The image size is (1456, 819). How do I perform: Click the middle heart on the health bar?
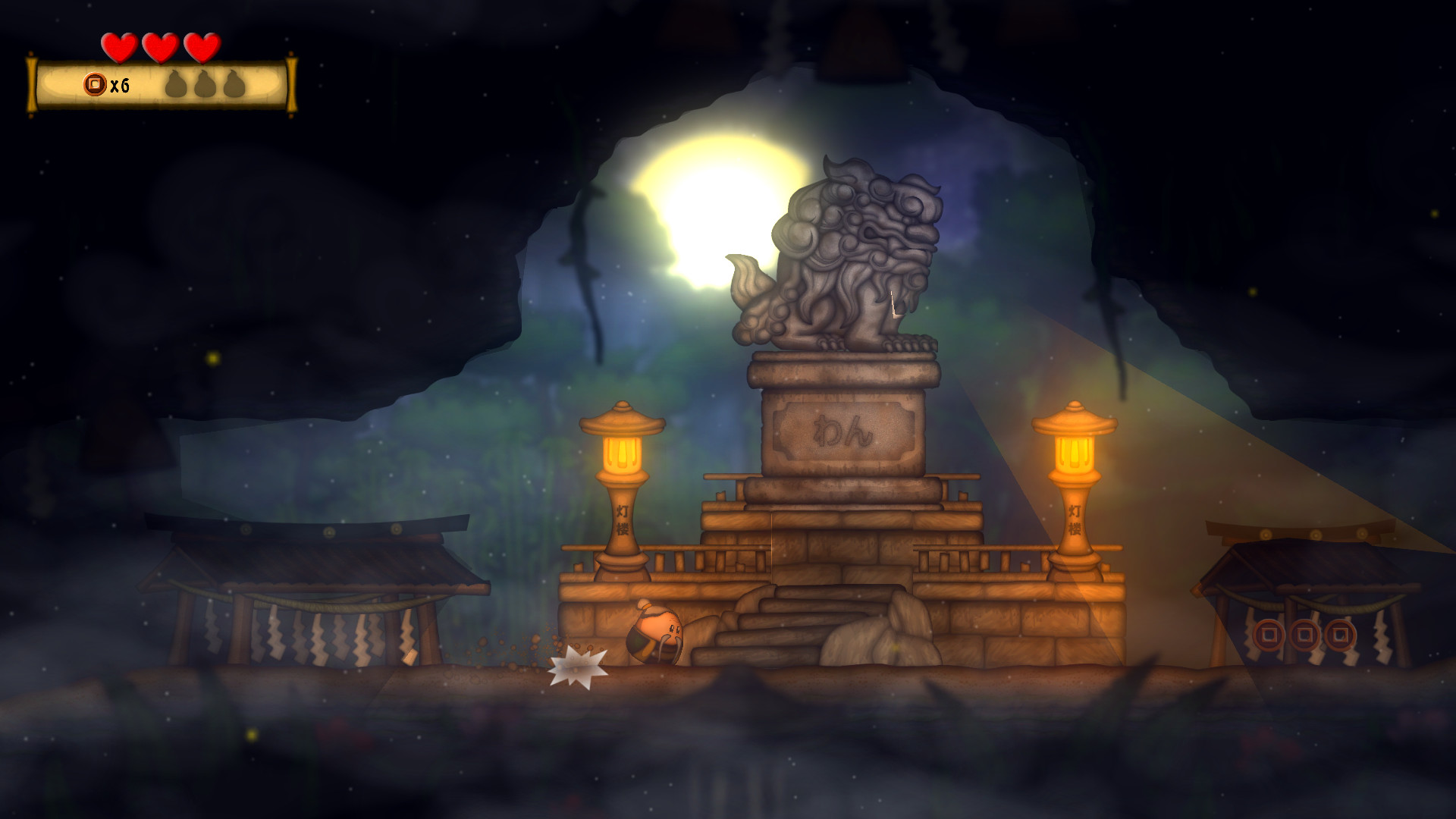point(158,47)
